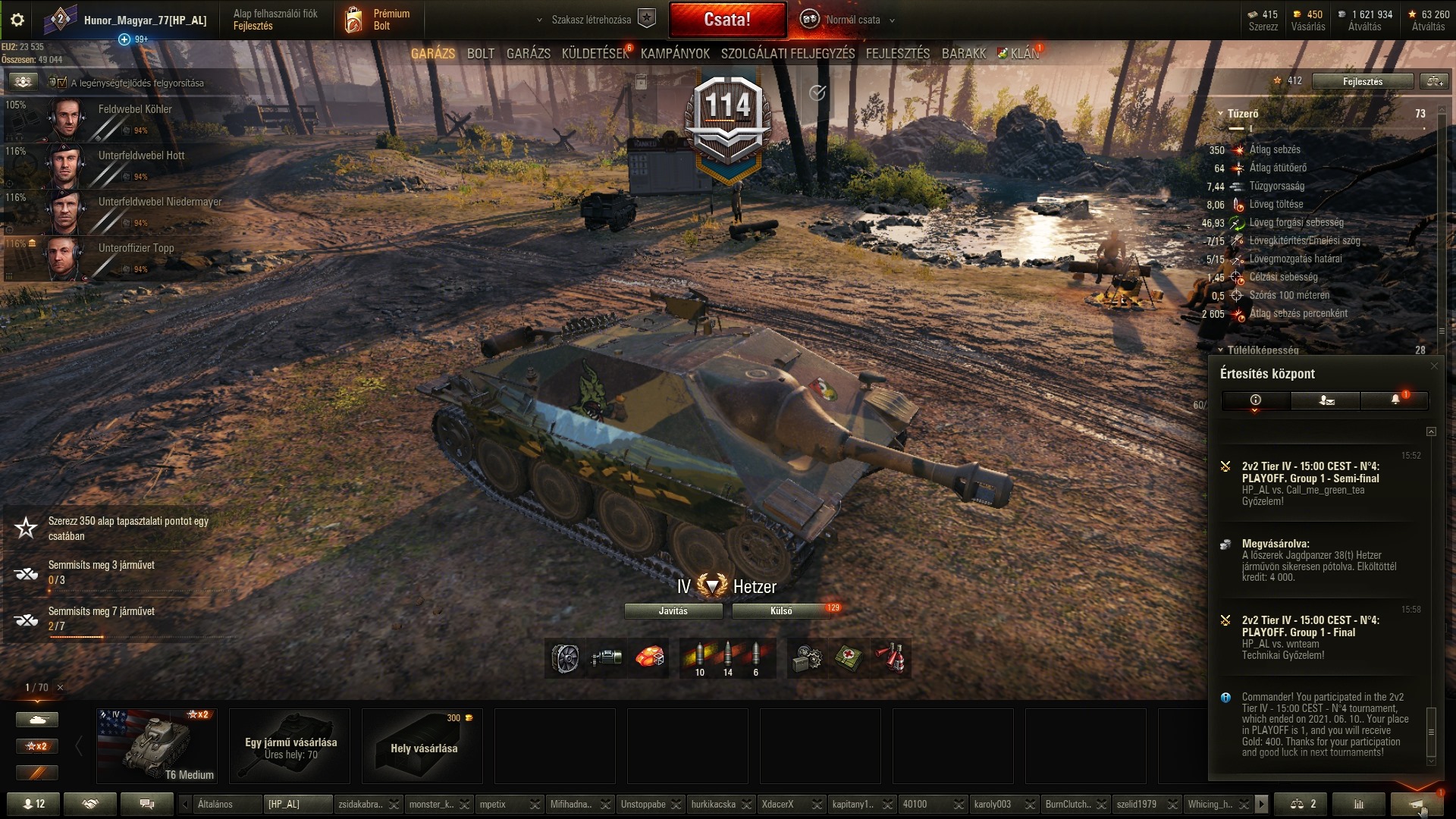Open the KLÁN clan menu
Viewport: 1456px width, 819px height.
pos(1024,54)
